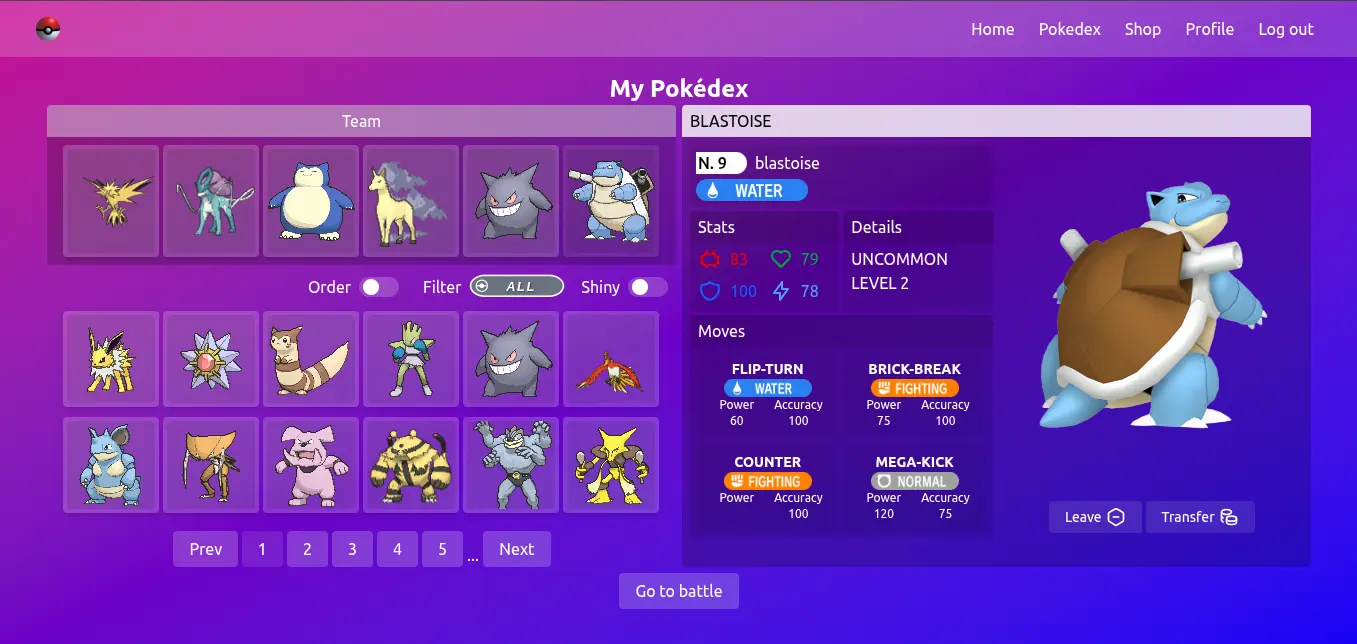Screen dimensions: 1357x644
Task: Go to the Next page of Pokémon
Action: pos(516,549)
